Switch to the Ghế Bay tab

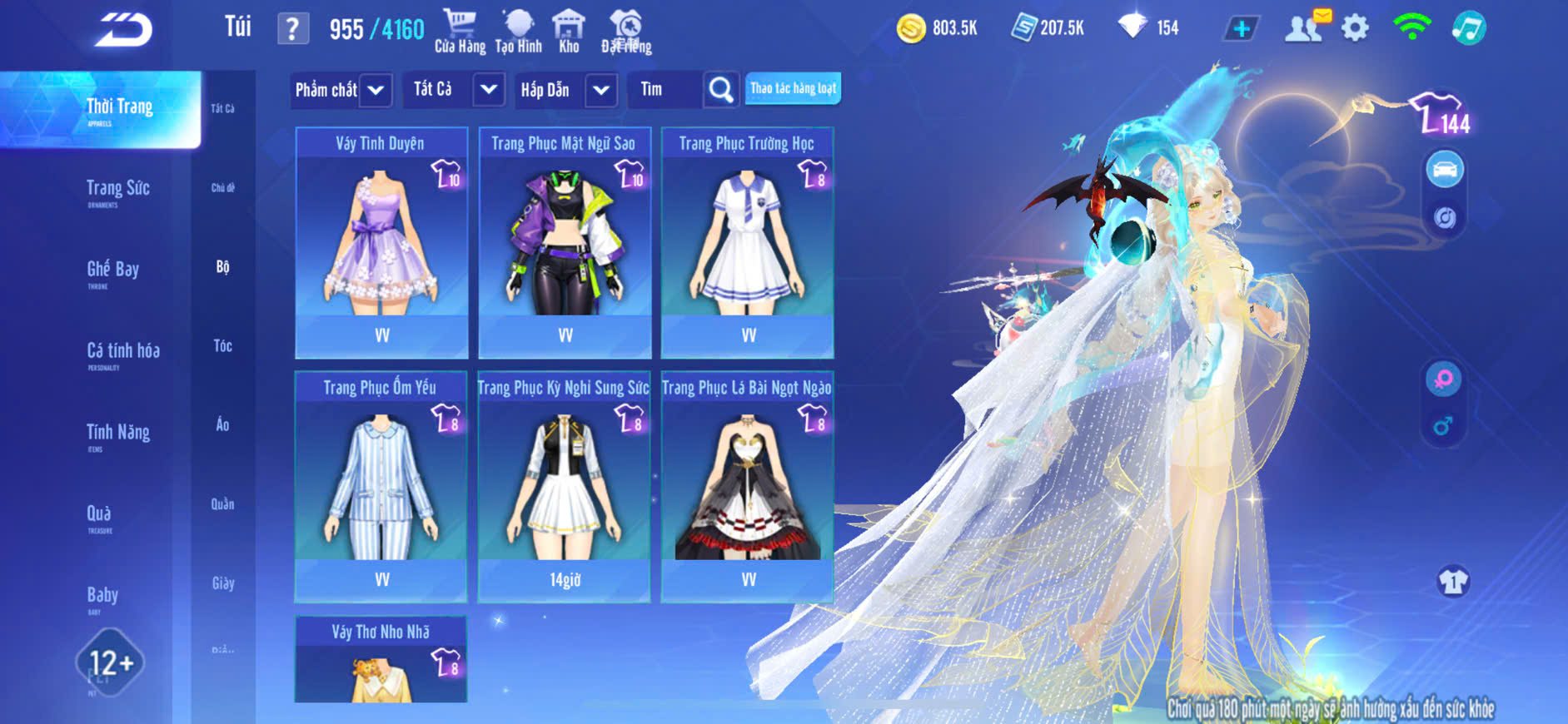112,270
